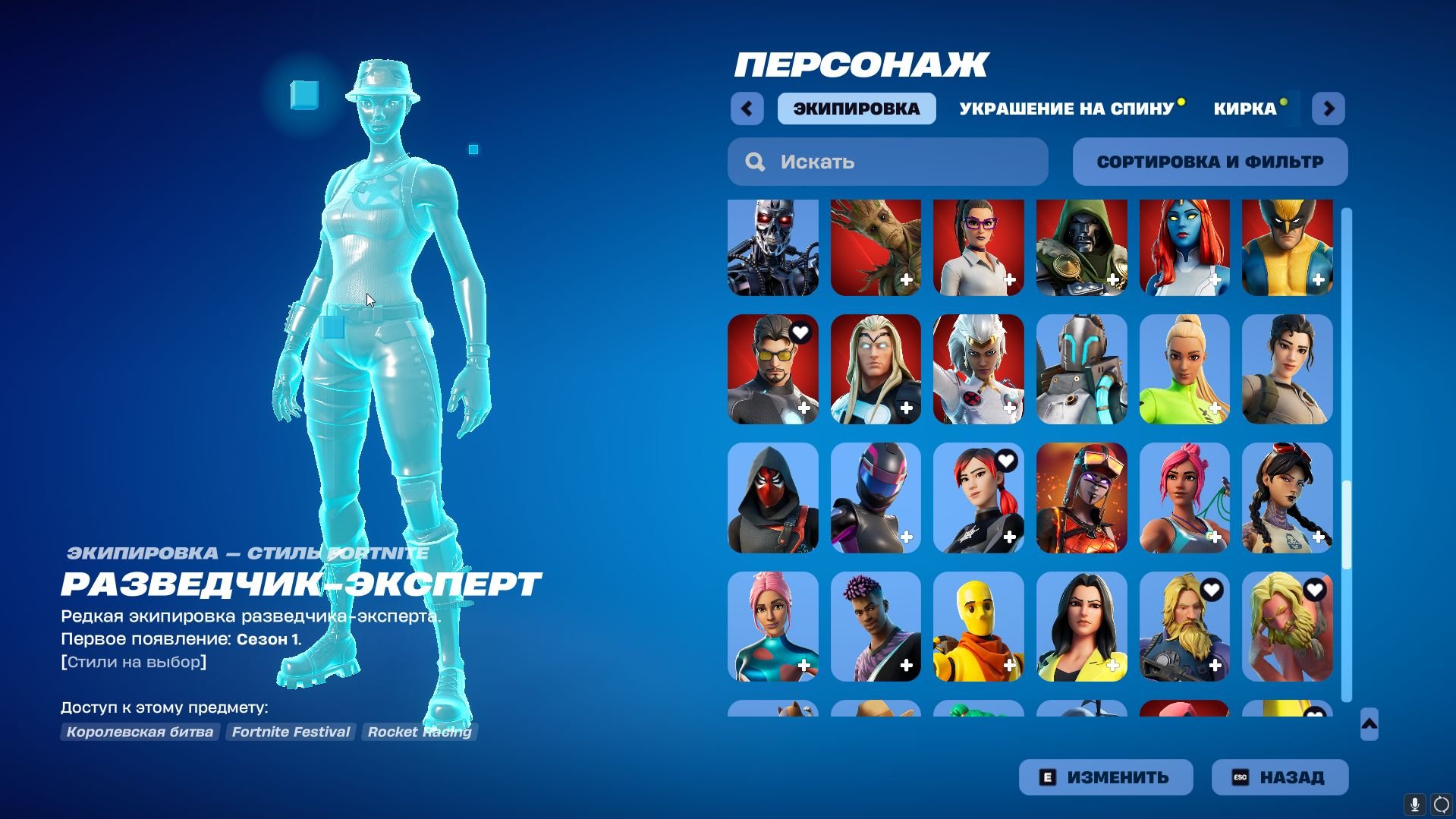This screenshot has width=1456, height=819.
Task: Click the plus badge on the crash dummy skin
Action: click(1009, 666)
